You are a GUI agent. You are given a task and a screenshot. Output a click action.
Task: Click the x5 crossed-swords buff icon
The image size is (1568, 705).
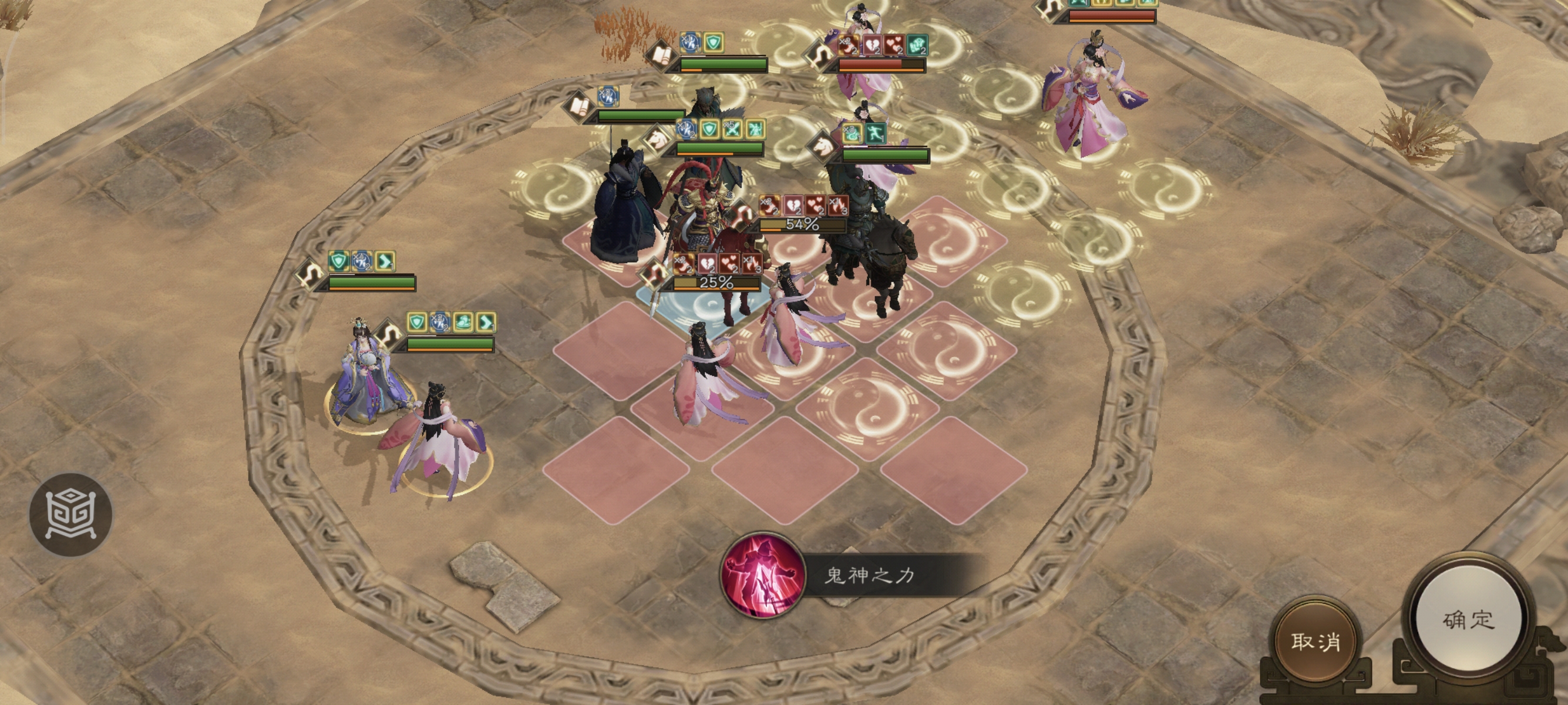732,130
